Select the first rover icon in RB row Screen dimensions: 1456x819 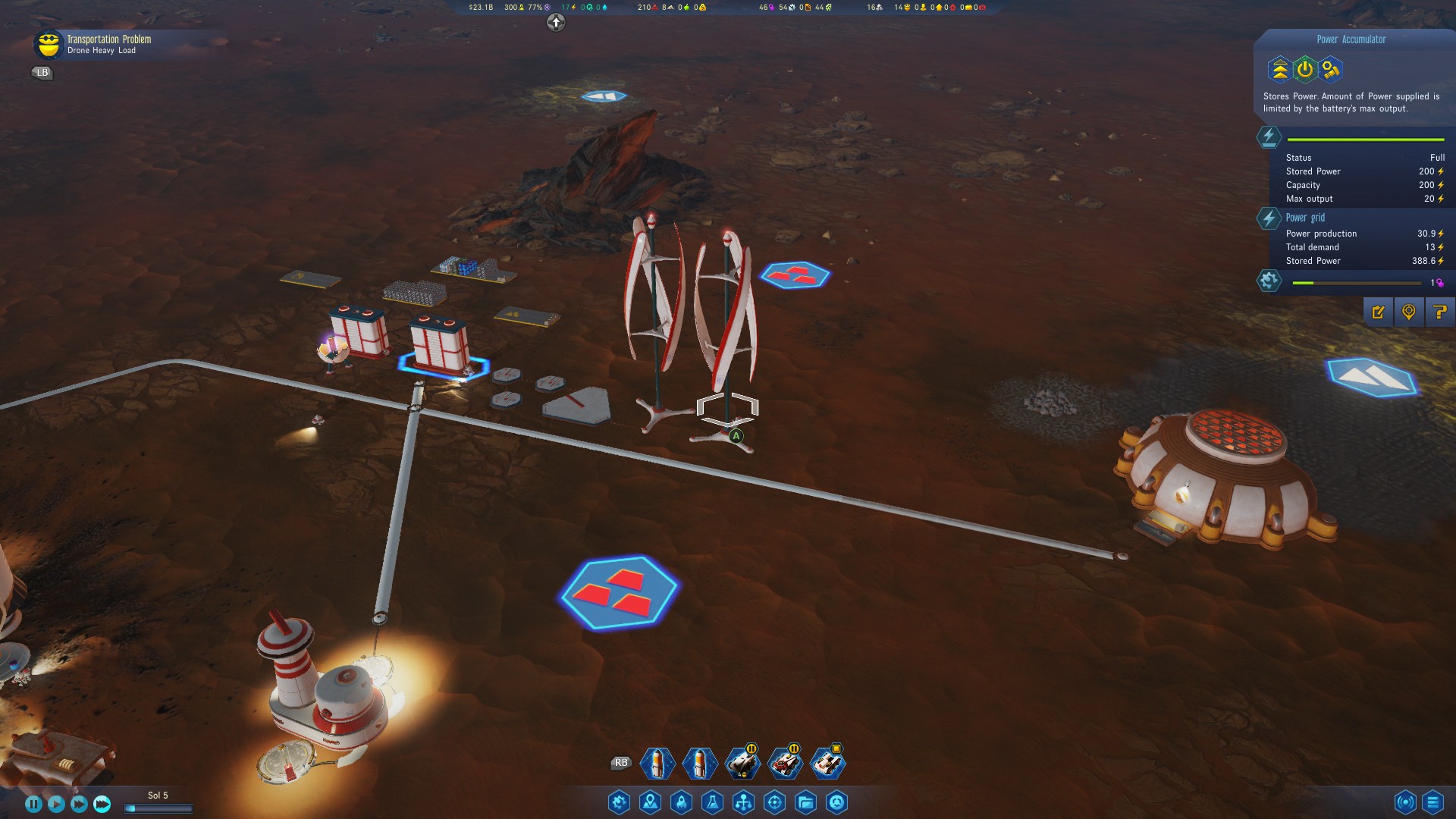click(x=744, y=764)
